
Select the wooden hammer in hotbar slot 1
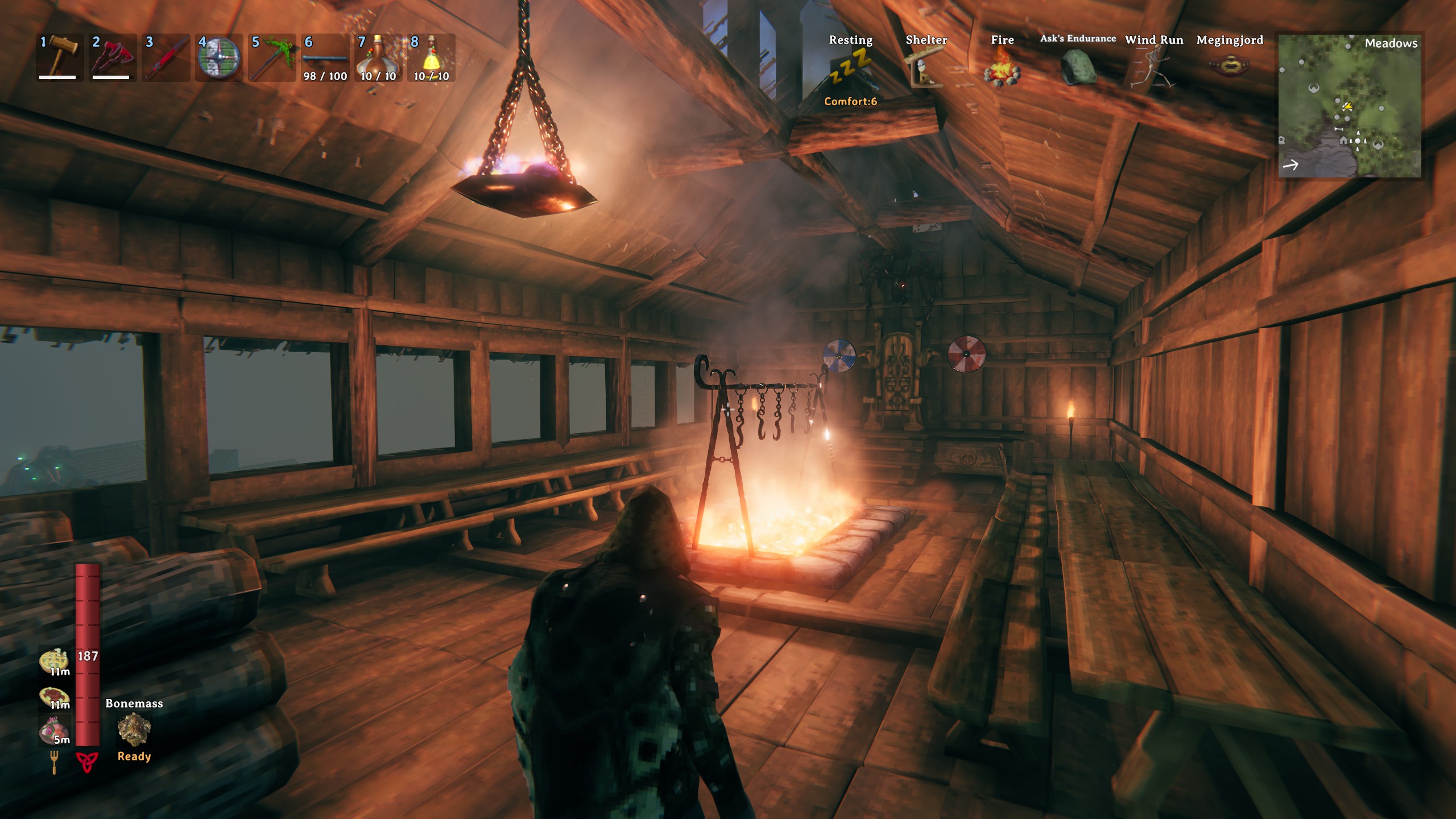(60, 57)
